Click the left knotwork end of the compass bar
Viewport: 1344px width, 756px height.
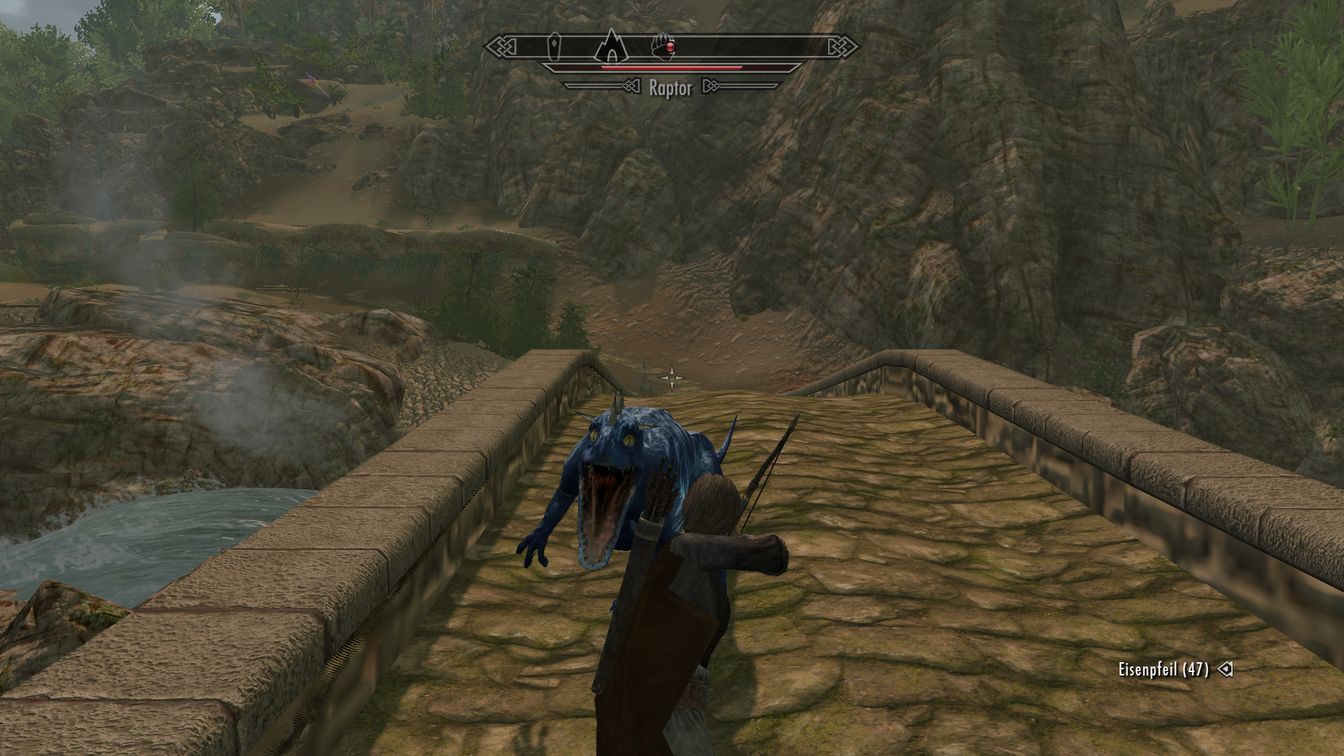point(502,44)
